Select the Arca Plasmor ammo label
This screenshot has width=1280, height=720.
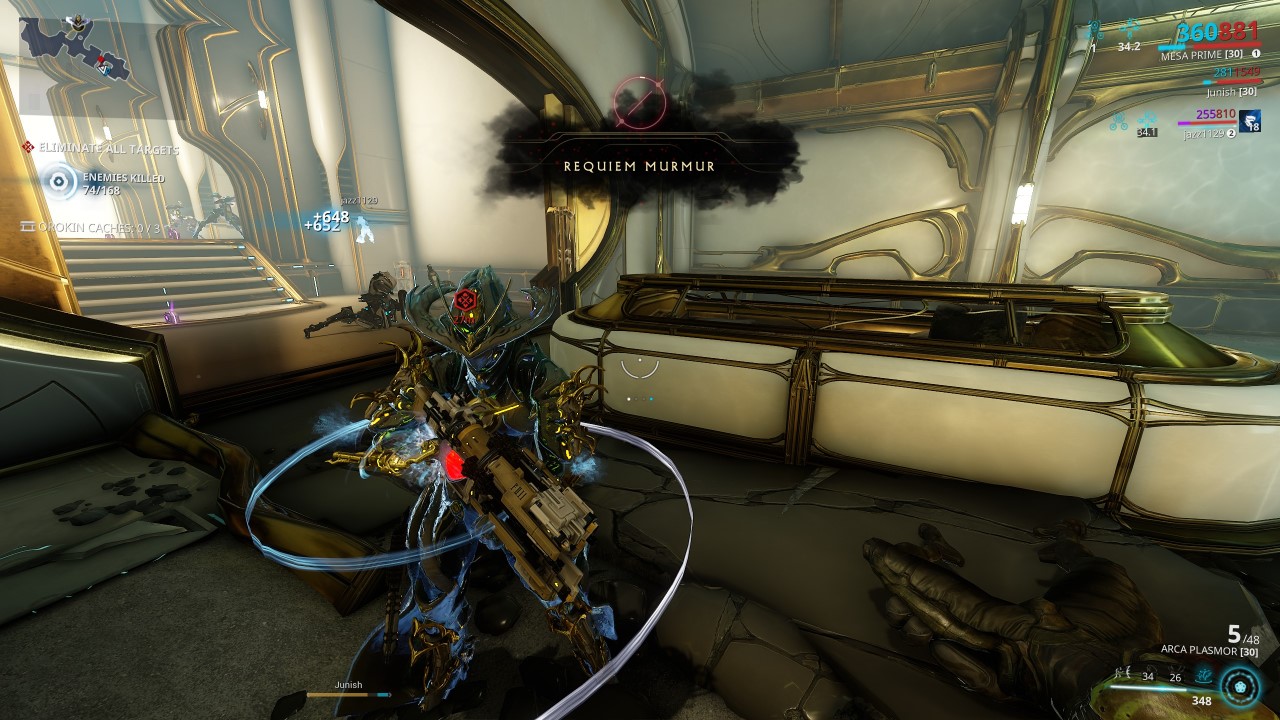[x=1208, y=651]
